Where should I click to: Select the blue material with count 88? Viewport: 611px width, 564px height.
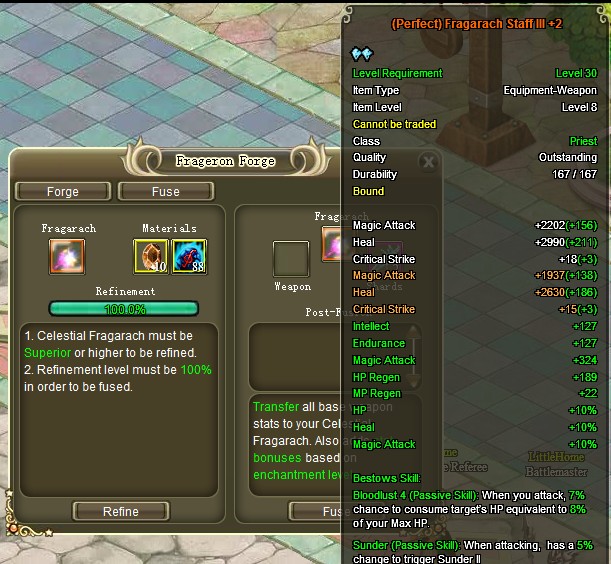coord(189,257)
